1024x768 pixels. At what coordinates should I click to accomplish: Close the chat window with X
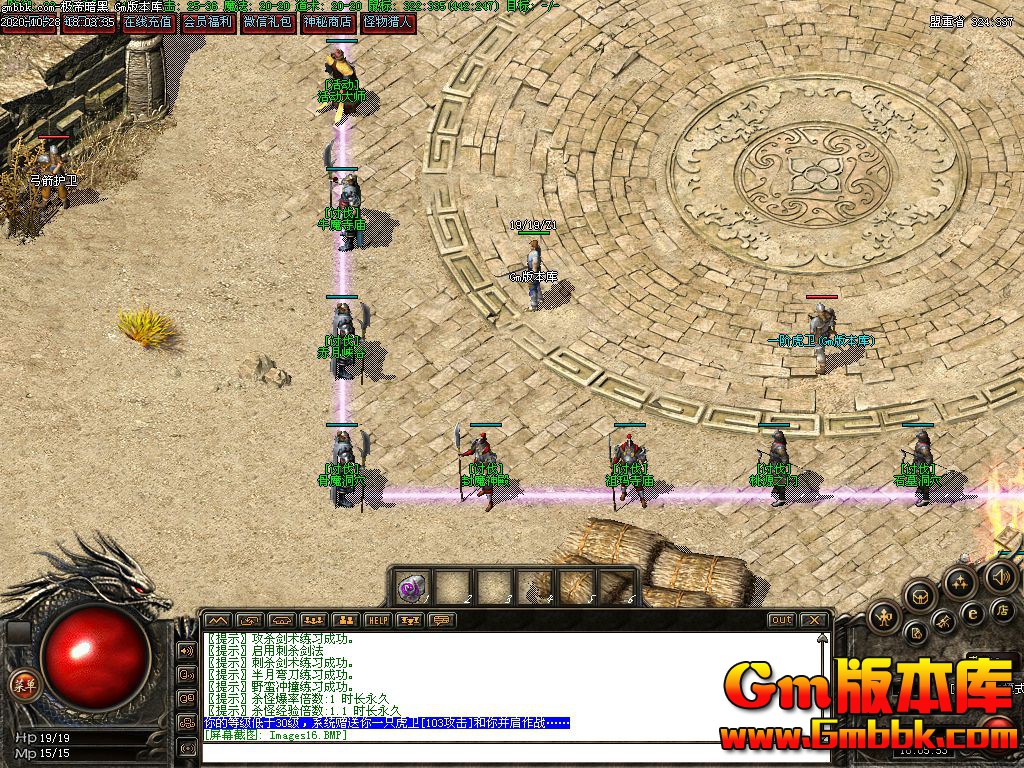click(x=814, y=620)
